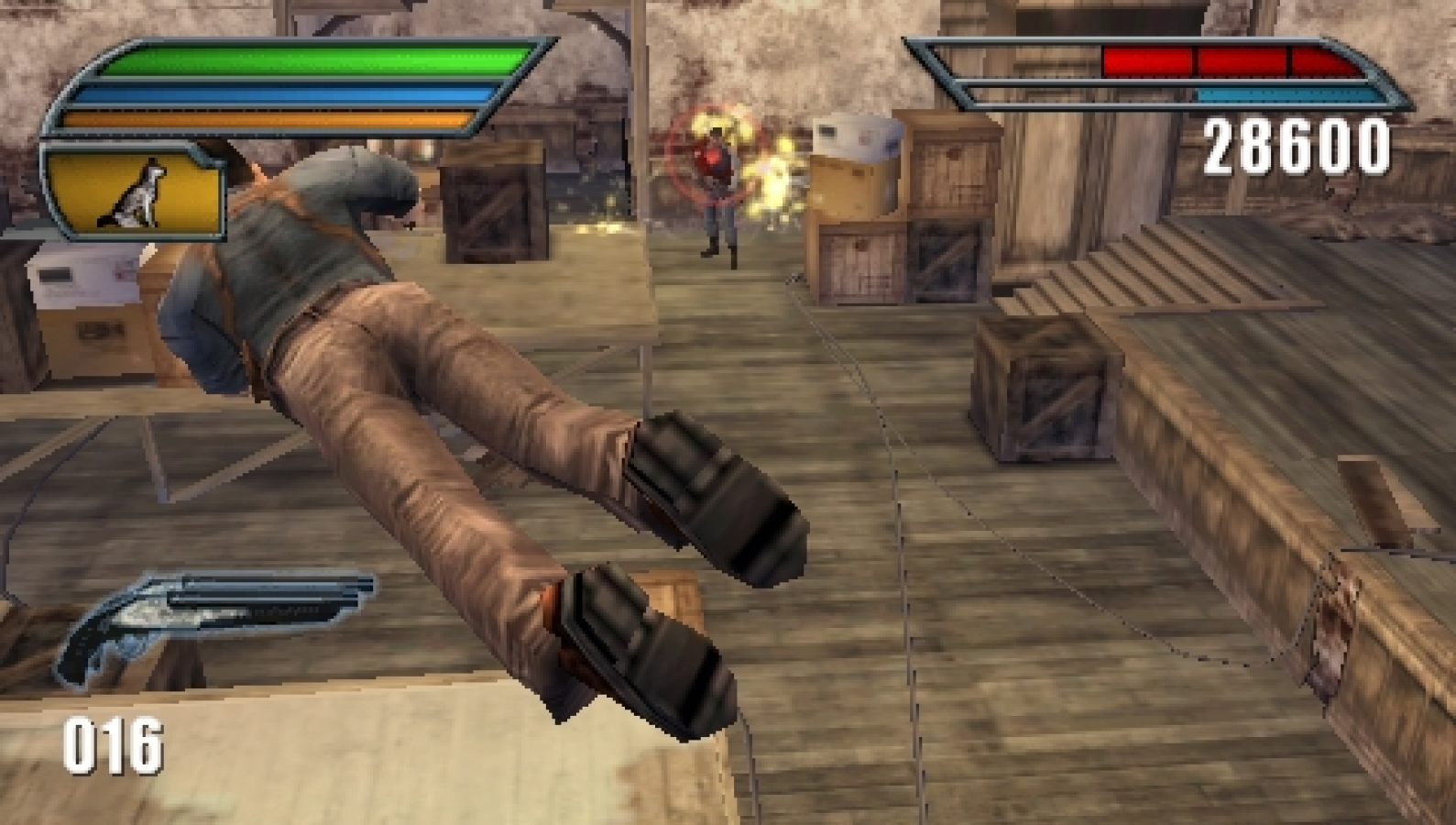The height and width of the screenshot is (825, 1456).
Task: Click the ammo counter showing 016
Action: click(113, 744)
